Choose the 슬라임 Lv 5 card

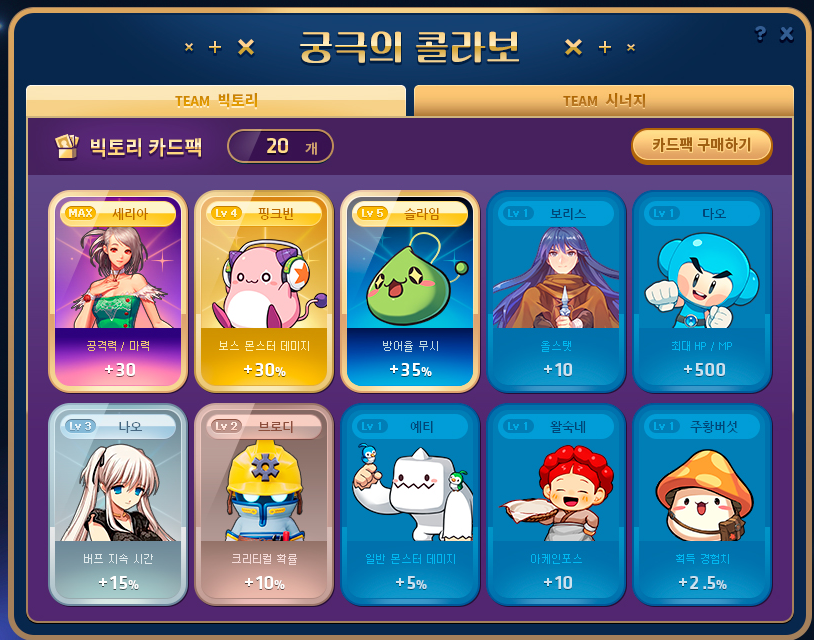pos(410,290)
